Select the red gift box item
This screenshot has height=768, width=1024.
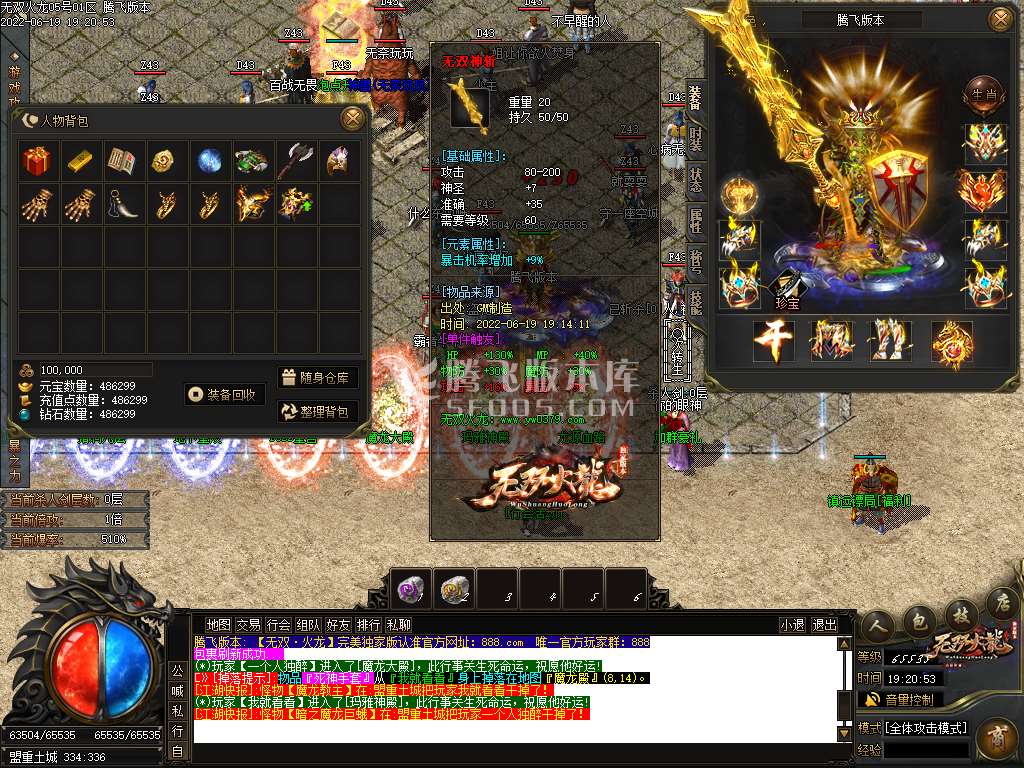[x=37, y=161]
